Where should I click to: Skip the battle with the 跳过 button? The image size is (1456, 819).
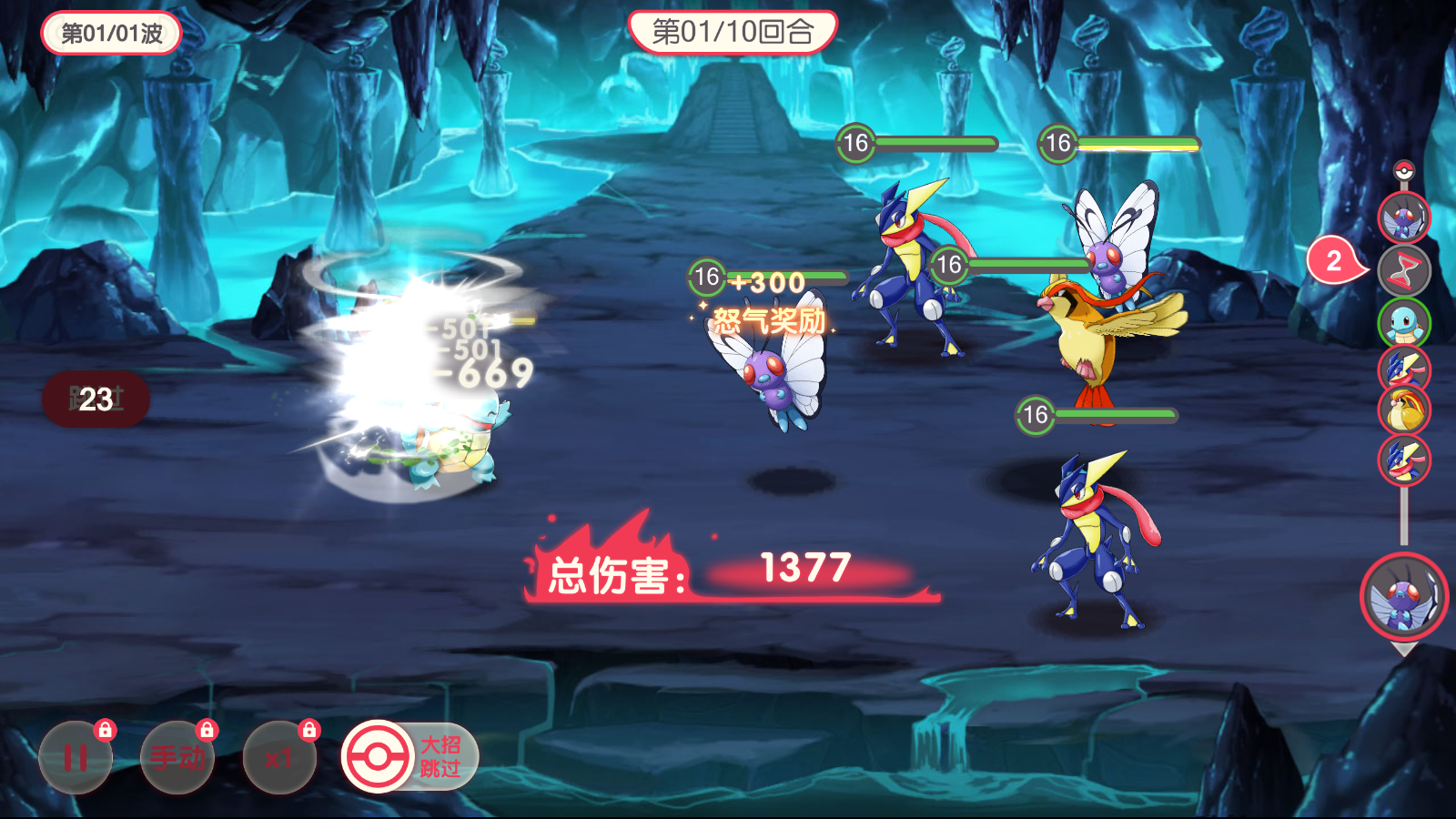(x=96, y=399)
